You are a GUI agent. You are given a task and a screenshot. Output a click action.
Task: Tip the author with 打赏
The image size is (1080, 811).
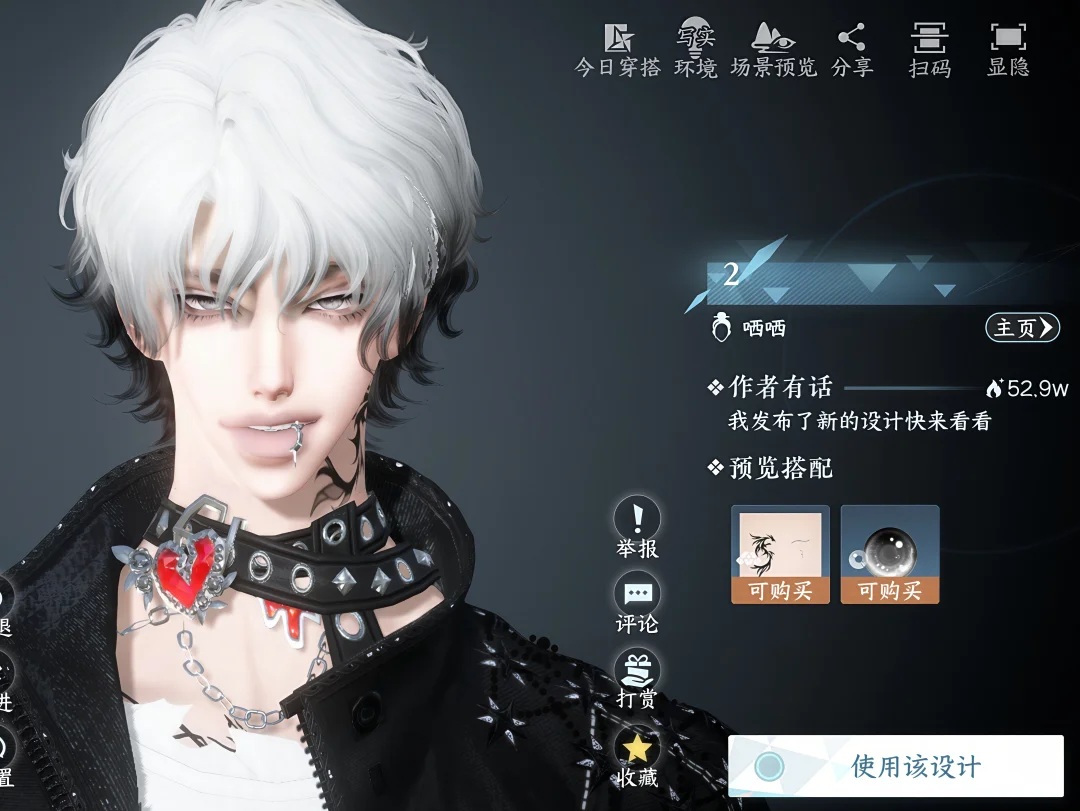pos(637,680)
